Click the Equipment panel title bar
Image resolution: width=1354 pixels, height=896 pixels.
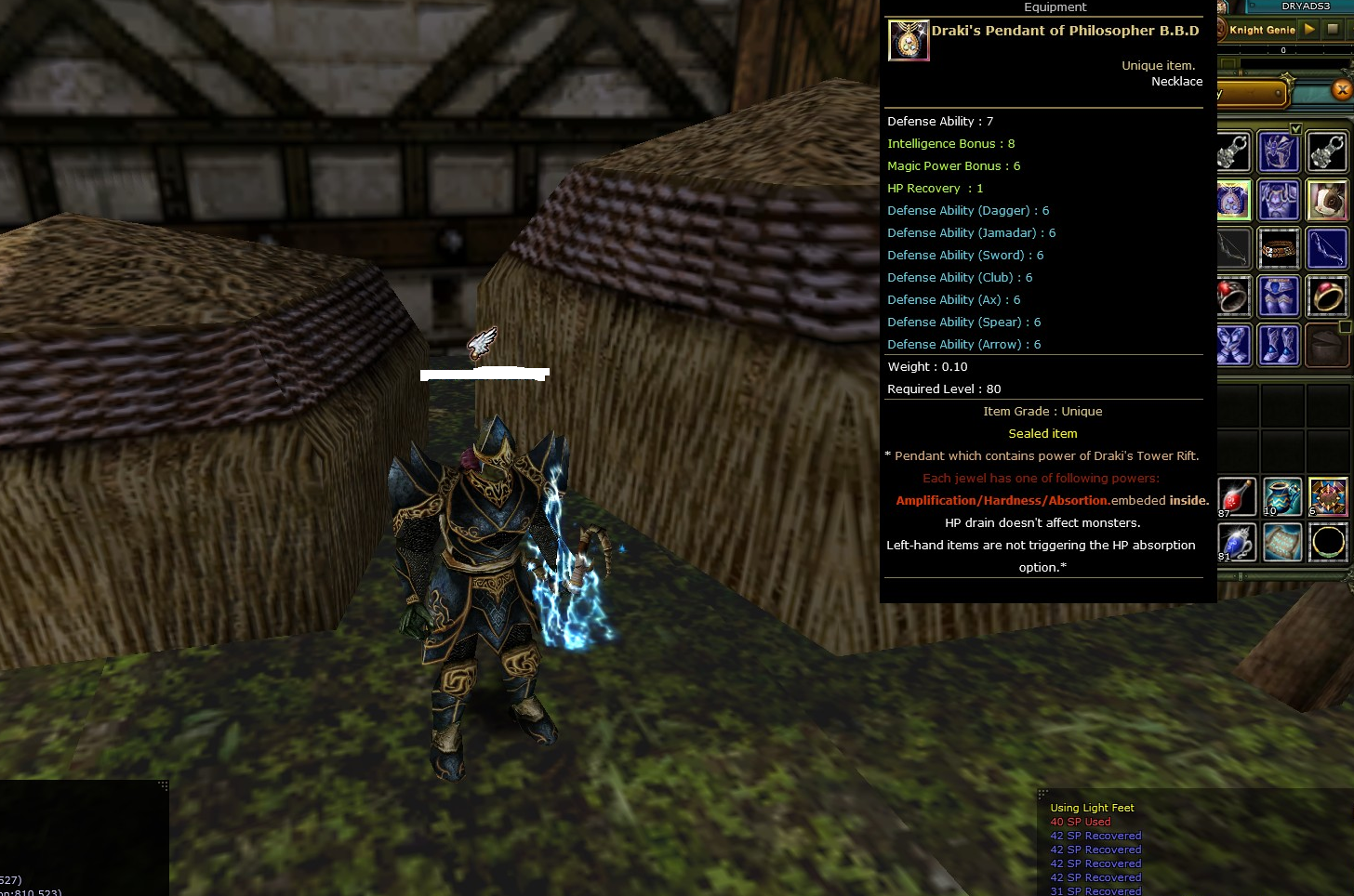click(1055, 7)
